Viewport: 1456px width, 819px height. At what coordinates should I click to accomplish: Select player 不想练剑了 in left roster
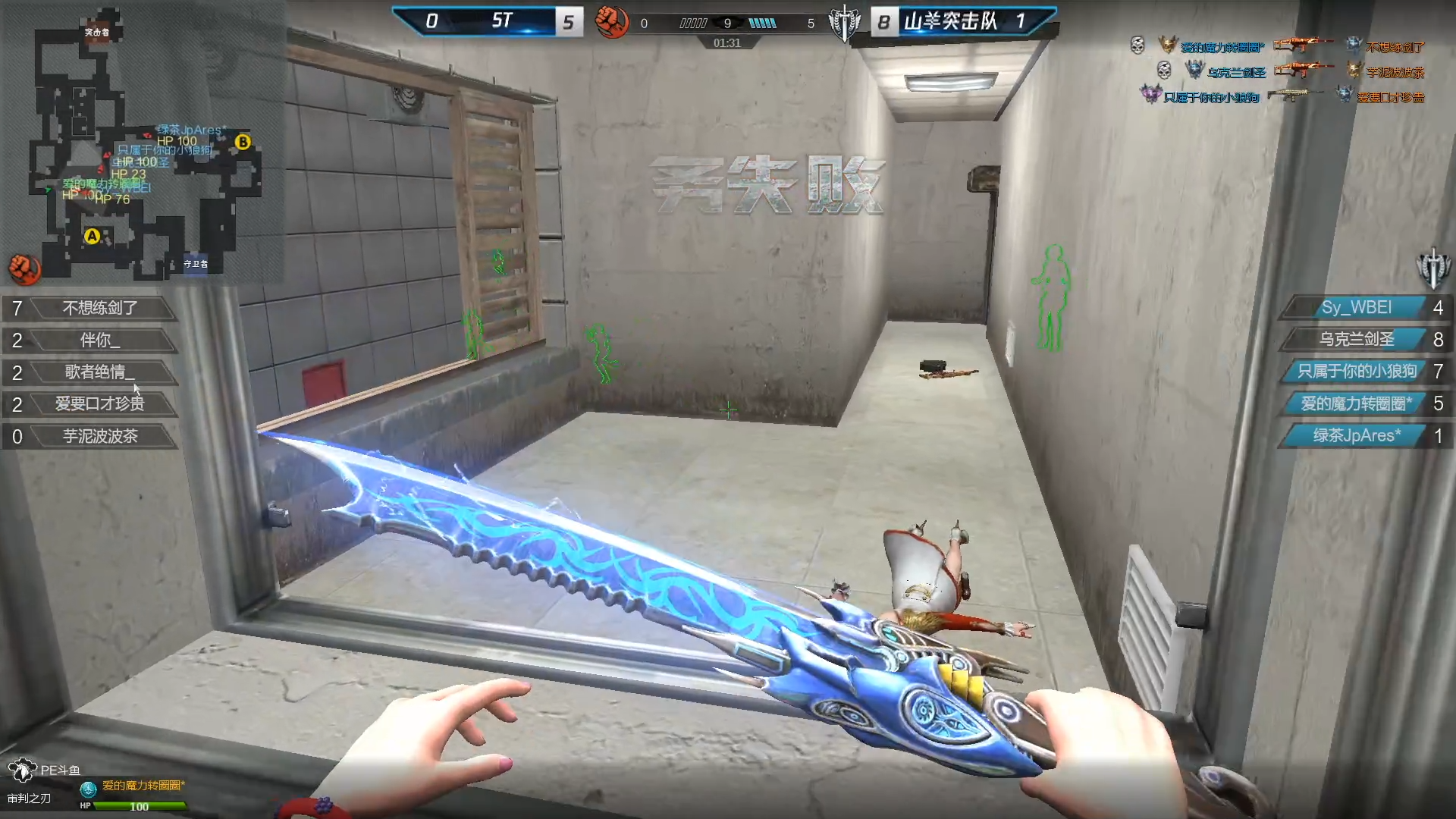(99, 308)
